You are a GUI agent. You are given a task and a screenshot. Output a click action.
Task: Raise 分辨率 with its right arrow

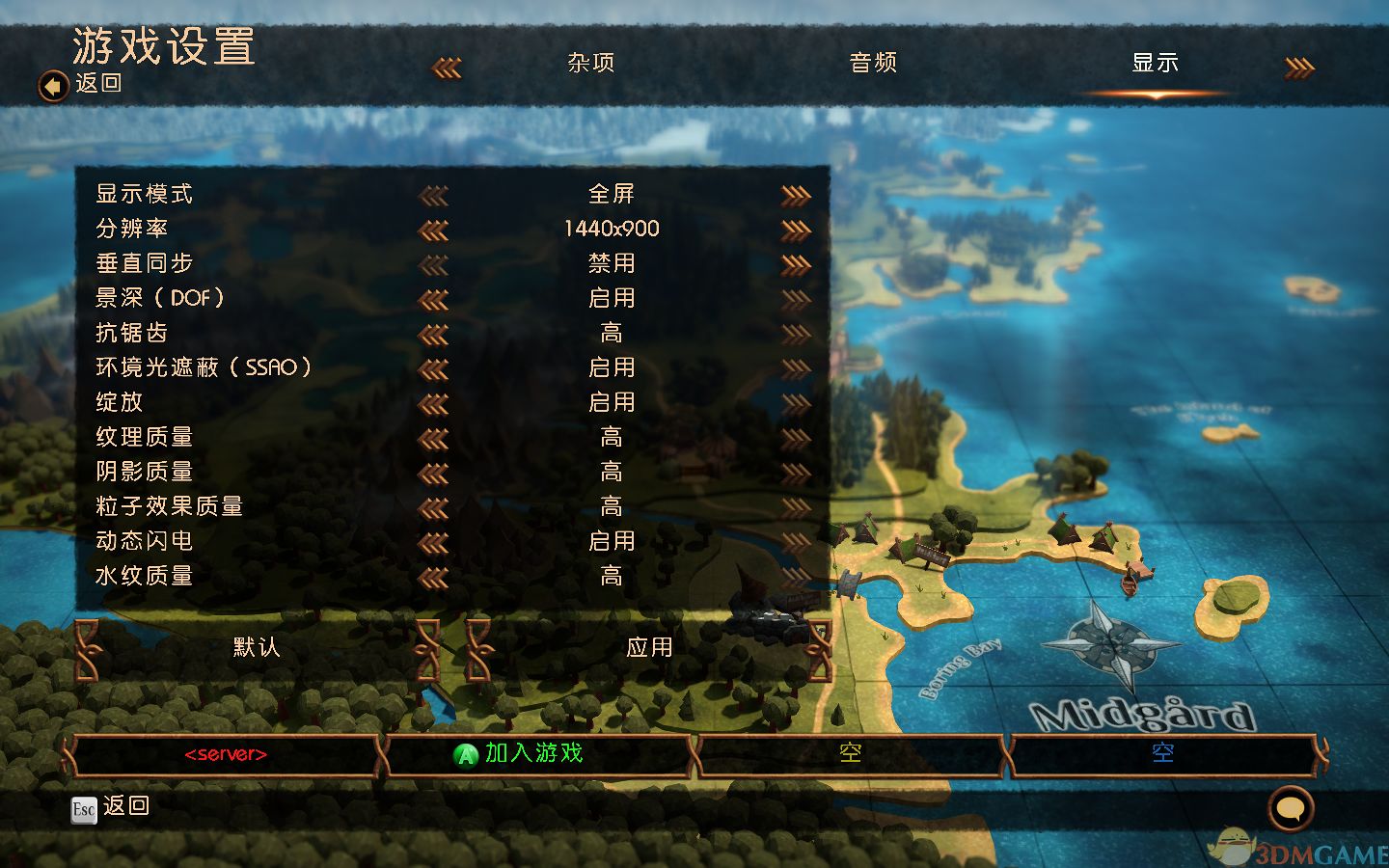[796, 231]
